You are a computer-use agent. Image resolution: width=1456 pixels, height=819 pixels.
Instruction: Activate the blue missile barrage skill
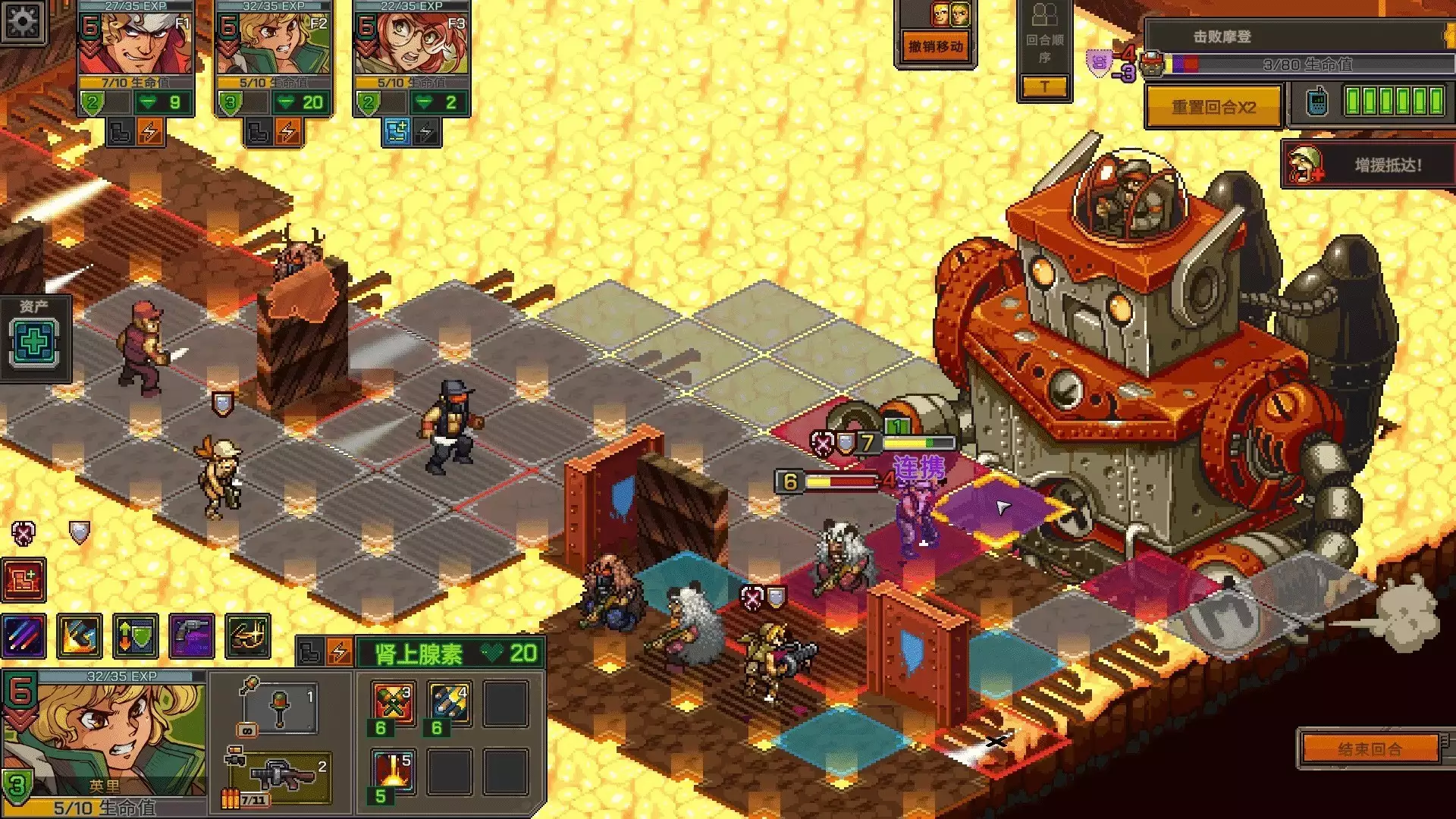[x=450, y=703]
